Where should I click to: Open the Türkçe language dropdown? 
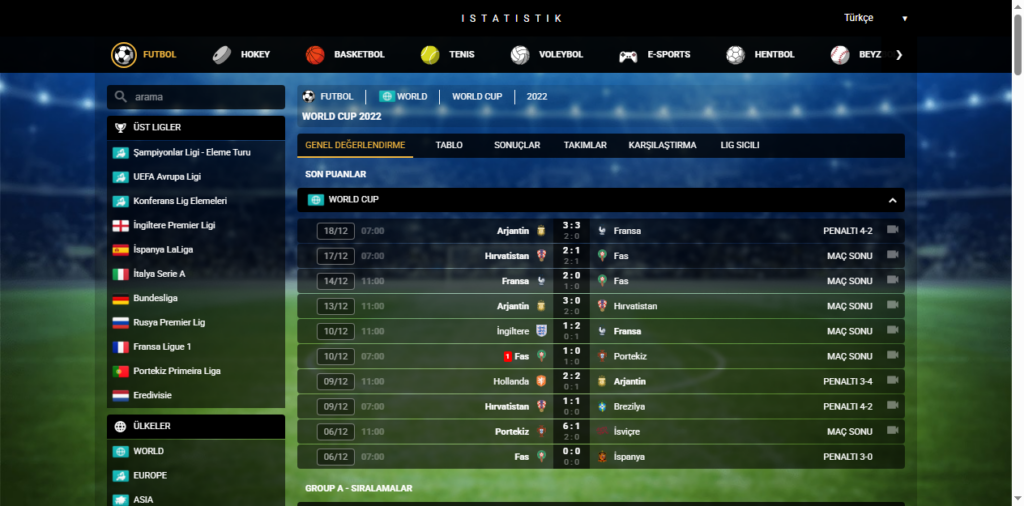(x=875, y=18)
